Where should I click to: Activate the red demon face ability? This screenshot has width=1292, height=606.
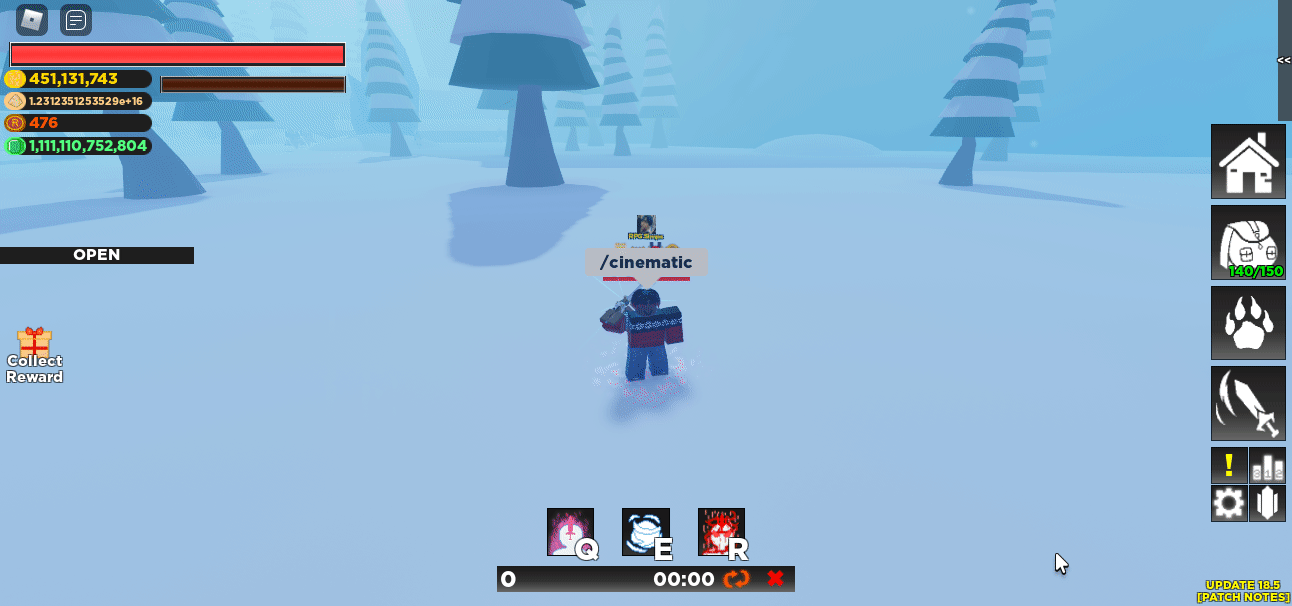coord(721,532)
